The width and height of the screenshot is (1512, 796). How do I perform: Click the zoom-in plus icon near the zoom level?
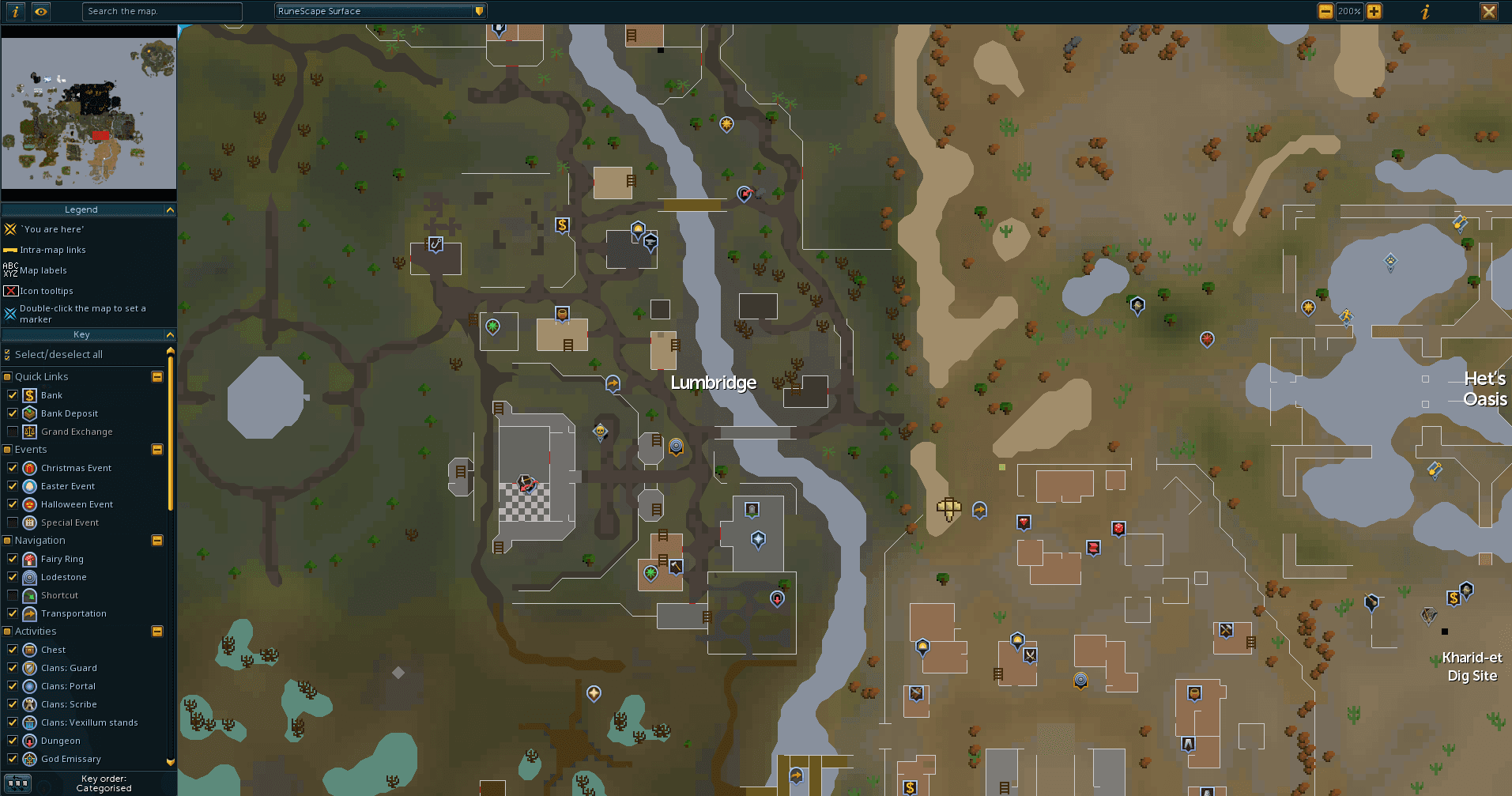1374,11
